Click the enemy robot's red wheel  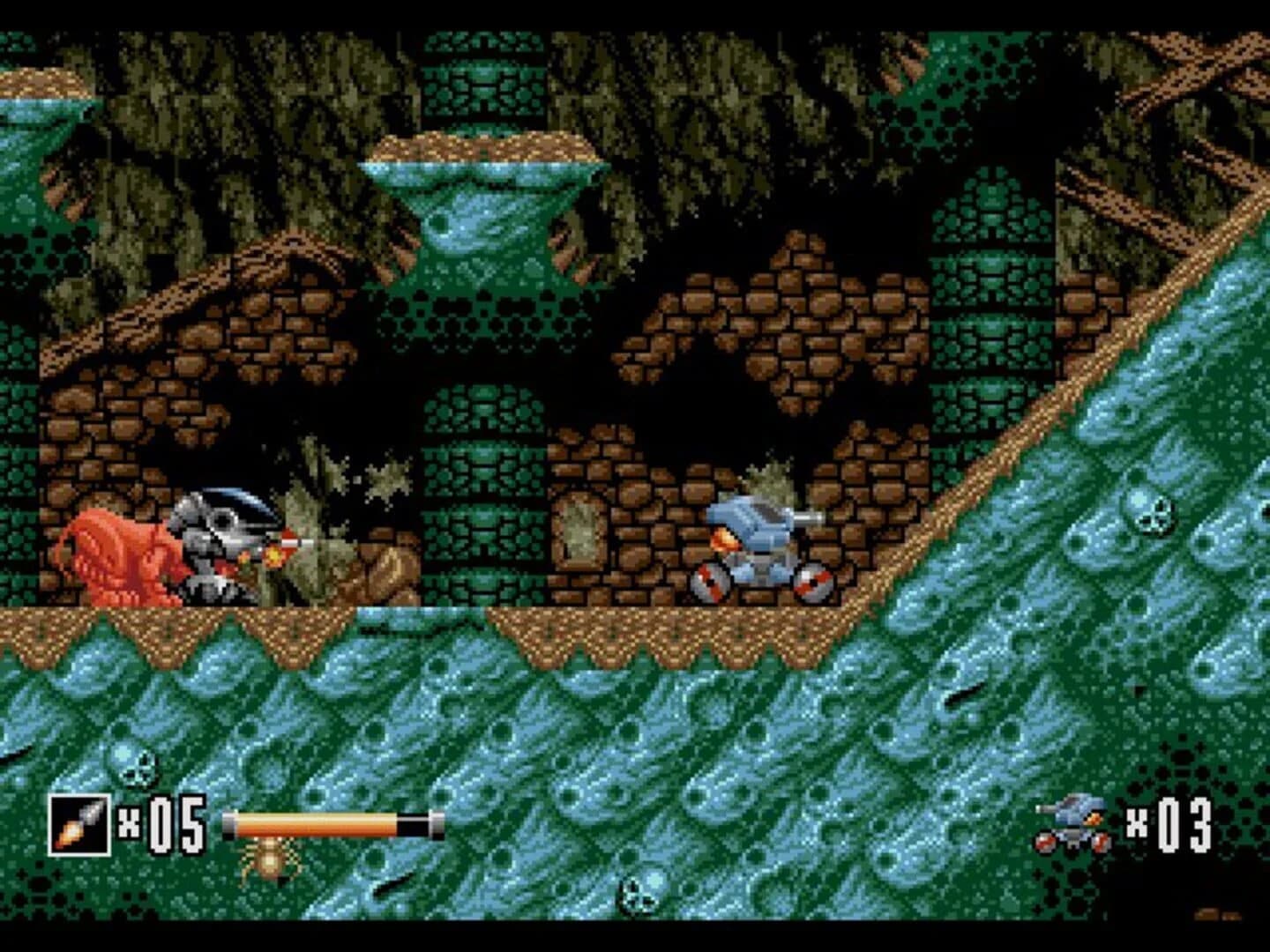click(x=710, y=582)
